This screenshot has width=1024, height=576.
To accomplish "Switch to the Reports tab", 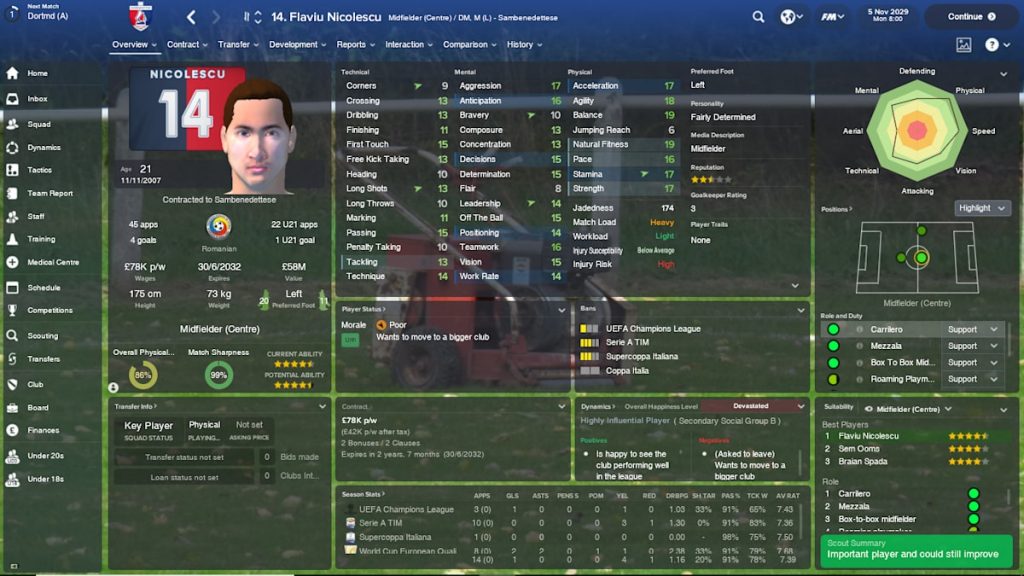I will 354,45.
